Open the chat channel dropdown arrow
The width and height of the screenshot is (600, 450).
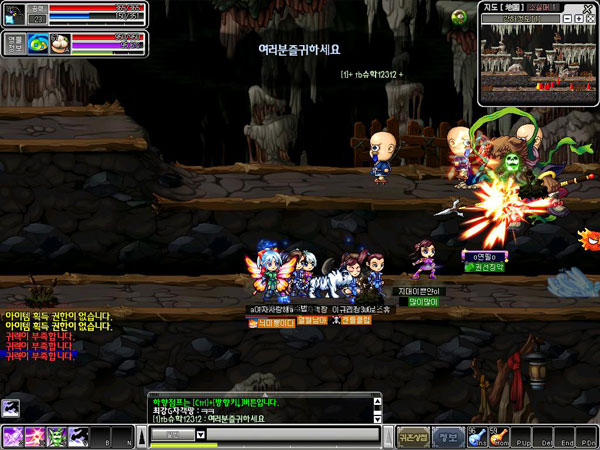[200, 435]
